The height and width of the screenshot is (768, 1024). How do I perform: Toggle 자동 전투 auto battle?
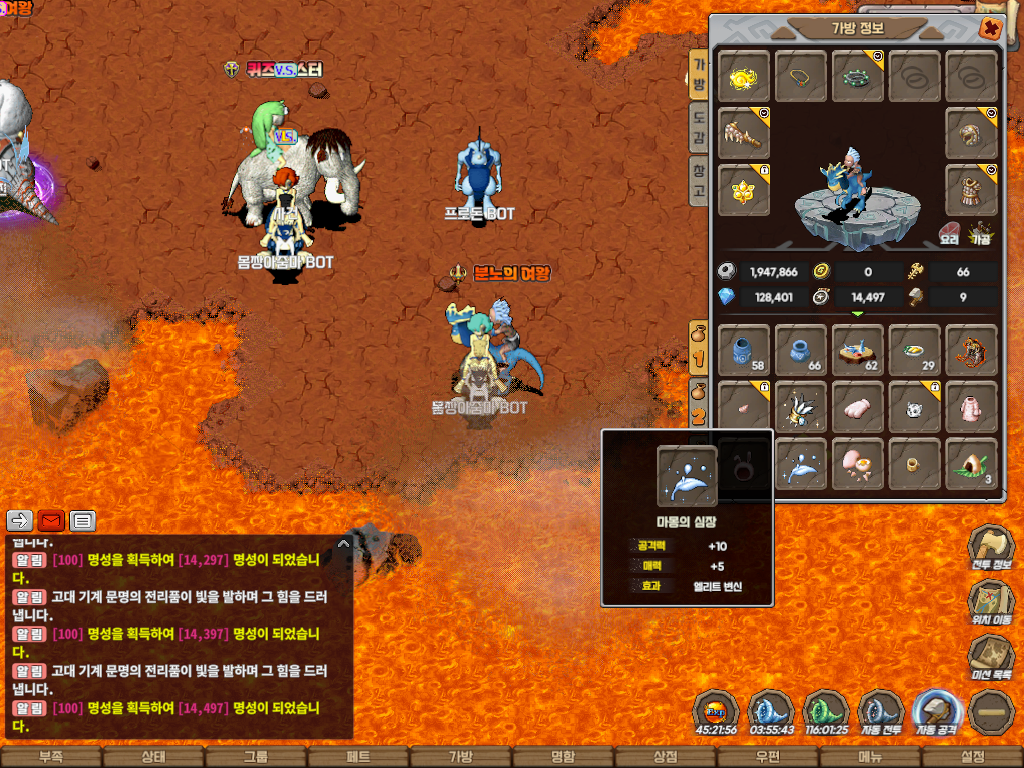click(881, 712)
